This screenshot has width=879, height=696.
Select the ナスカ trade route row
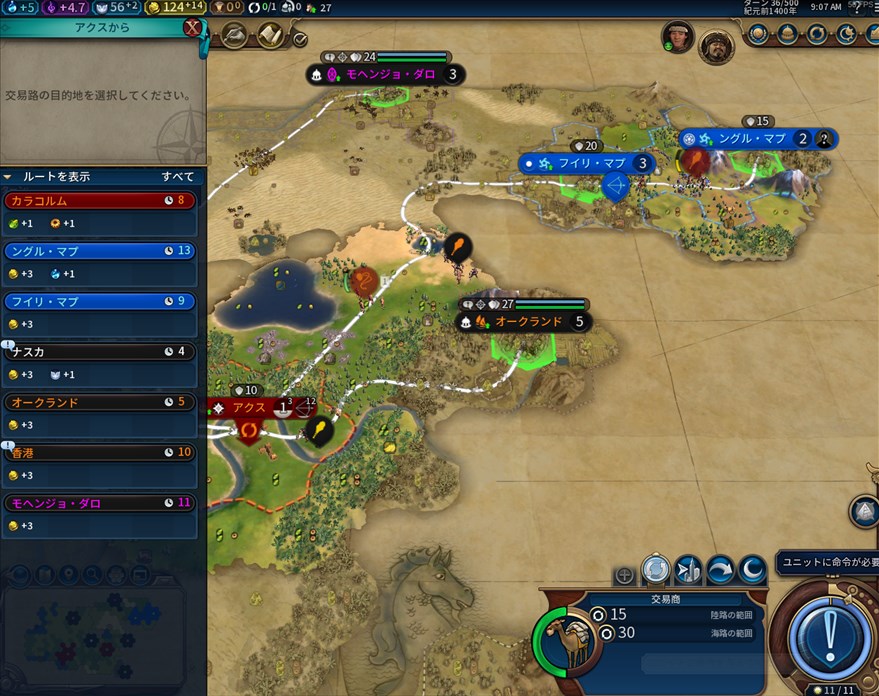click(99, 352)
